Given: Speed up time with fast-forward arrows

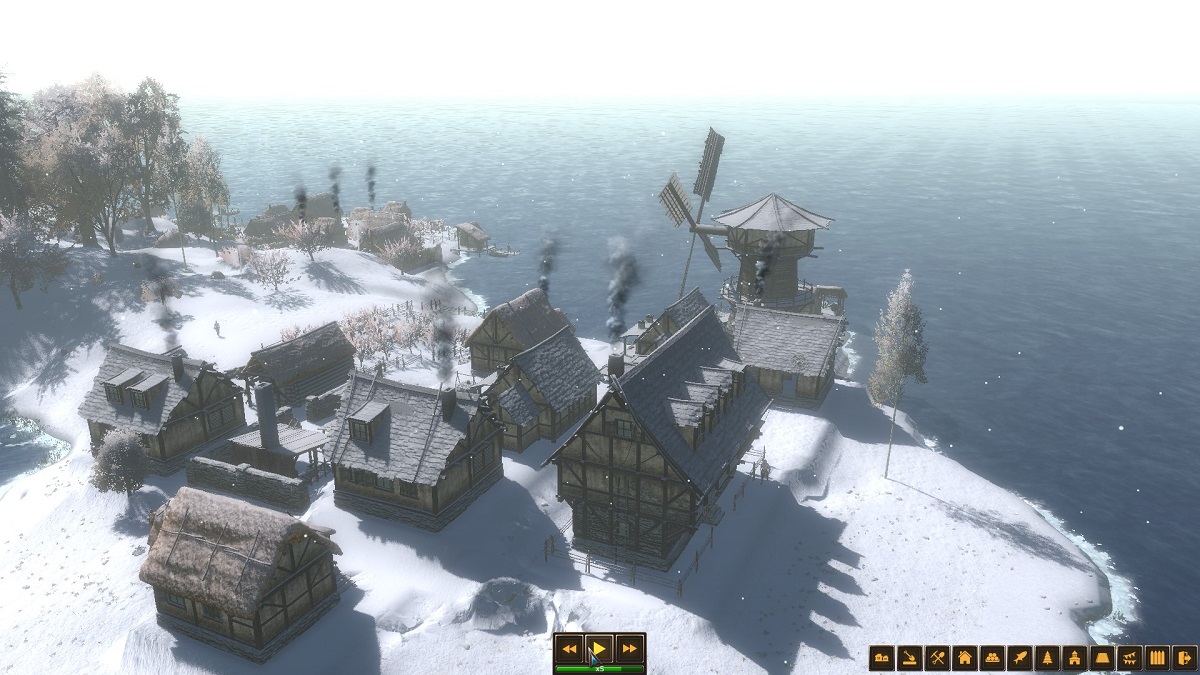Looking at the screenshot, I should 628,647.
